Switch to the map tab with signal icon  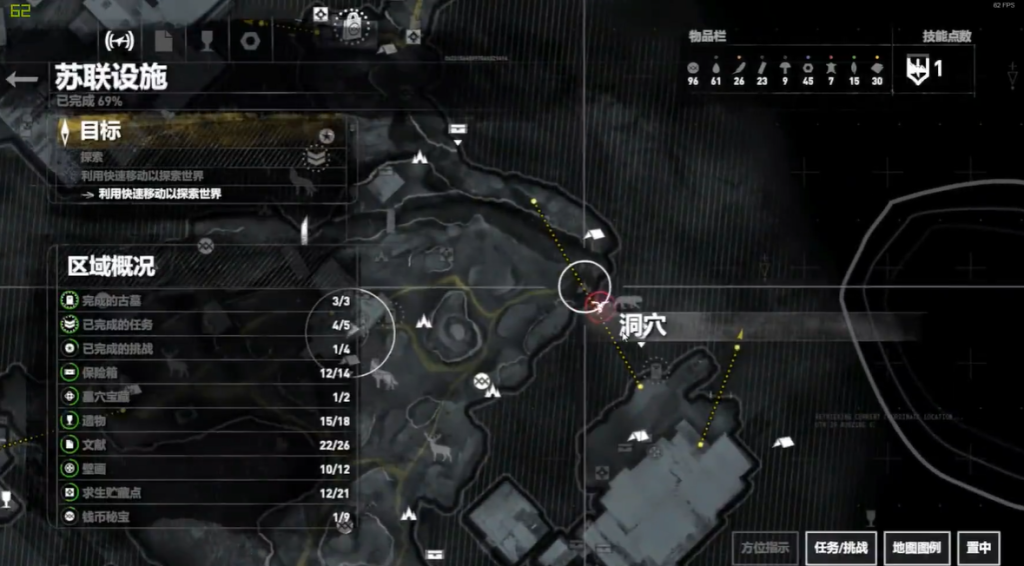pos(119,41)
